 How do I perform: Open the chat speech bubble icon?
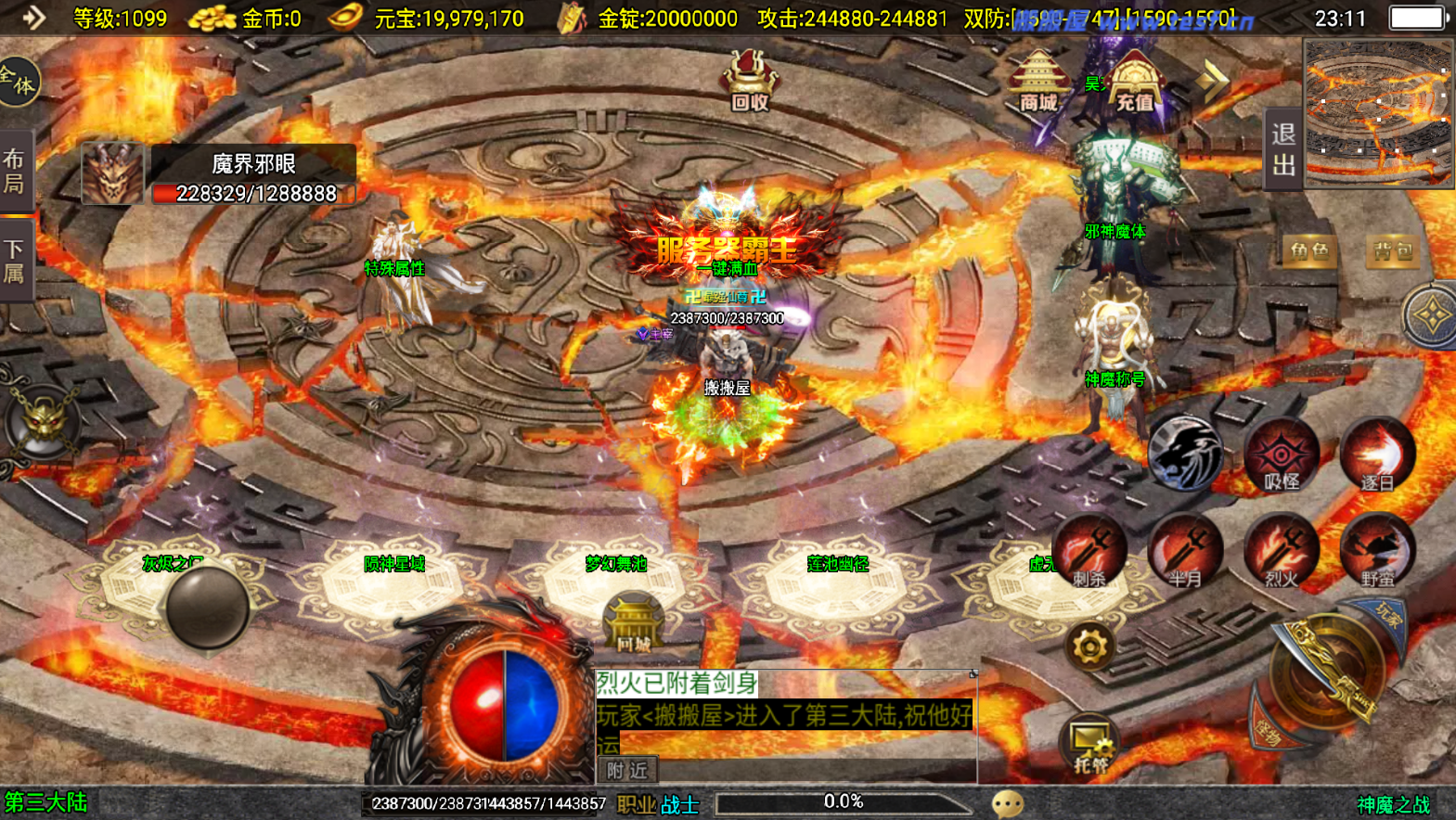tap(1008, 803)
